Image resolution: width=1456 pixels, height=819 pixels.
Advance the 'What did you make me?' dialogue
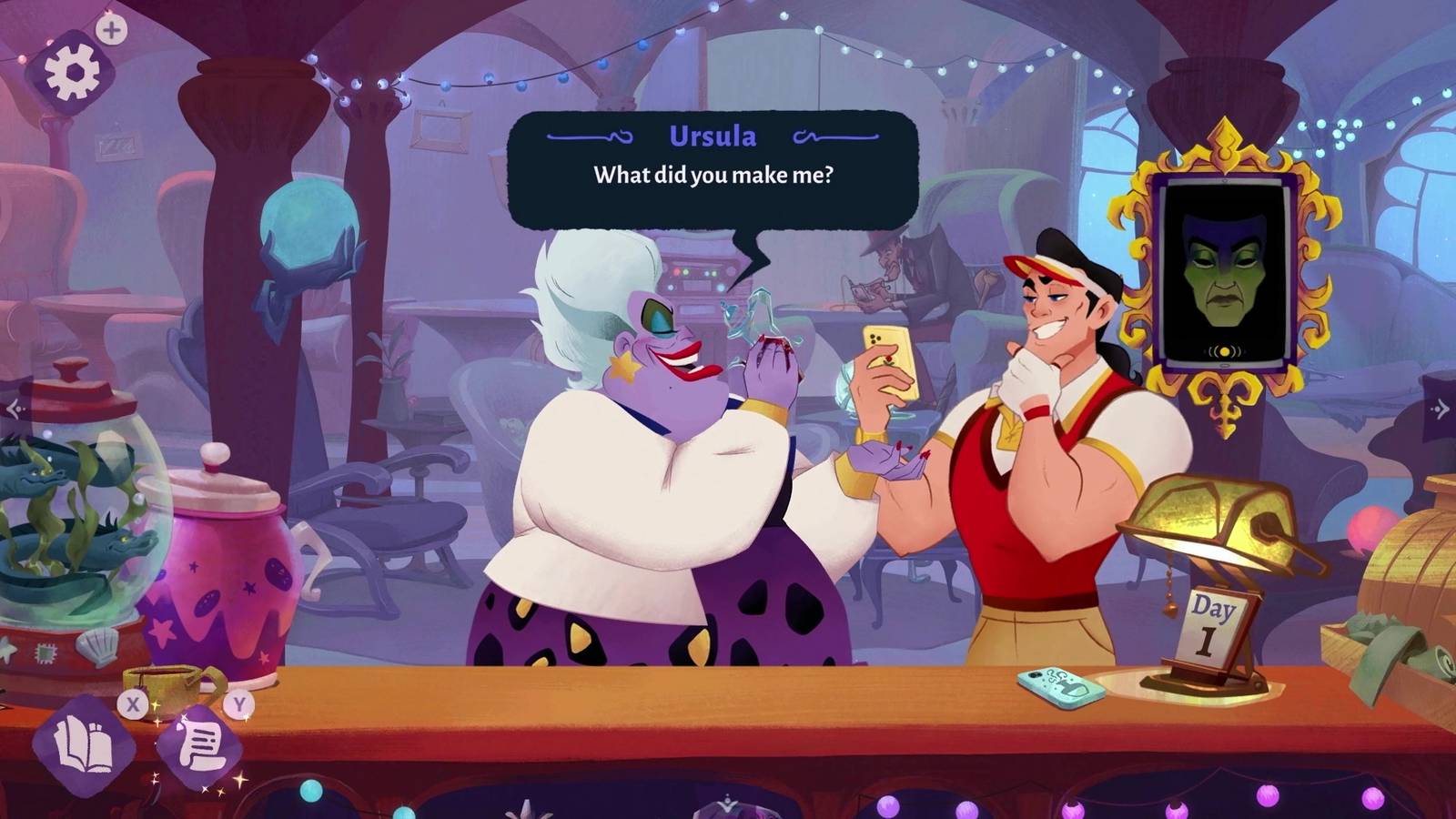click(713, 175)
